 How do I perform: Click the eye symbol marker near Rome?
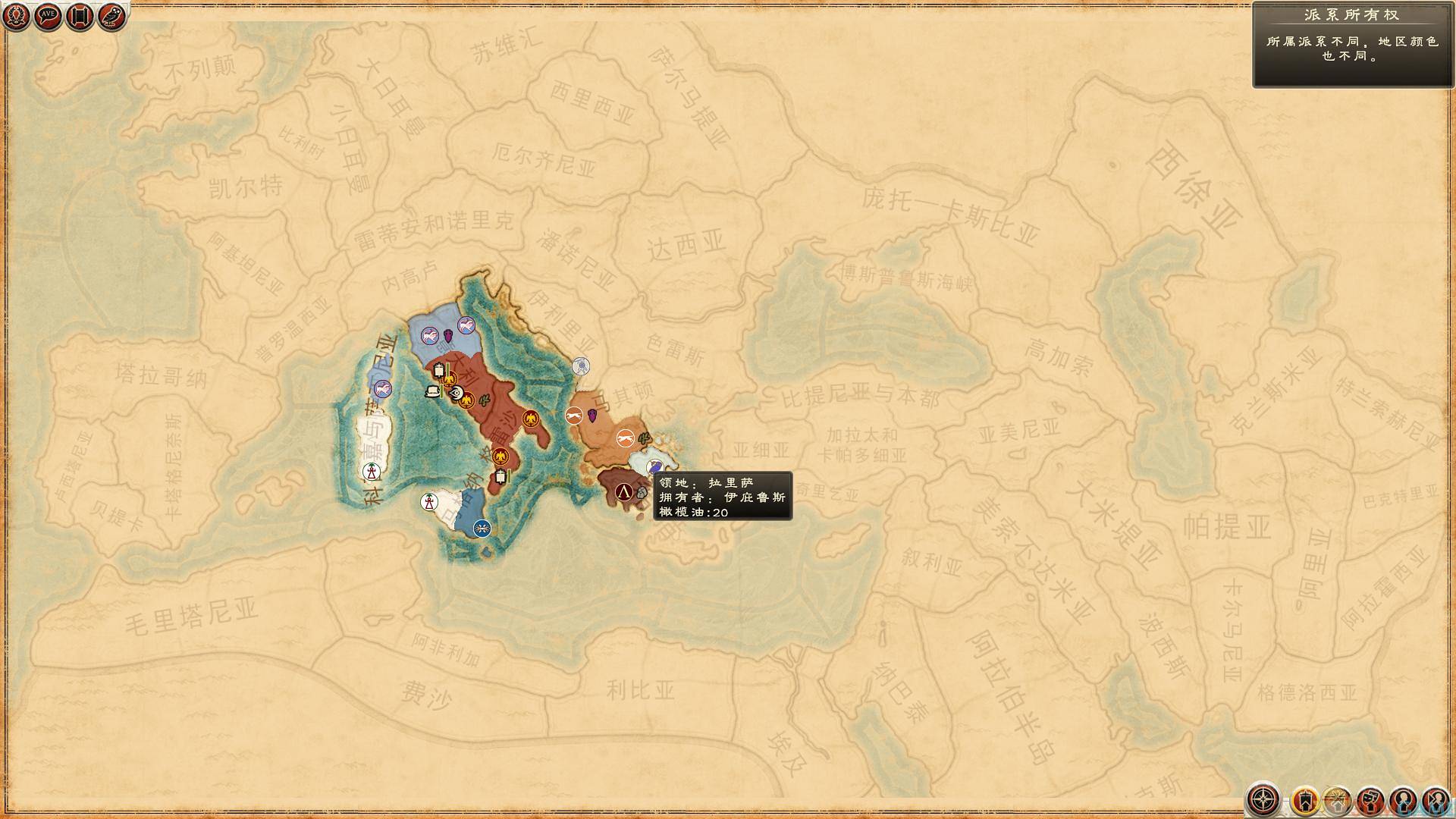[457, 393]
